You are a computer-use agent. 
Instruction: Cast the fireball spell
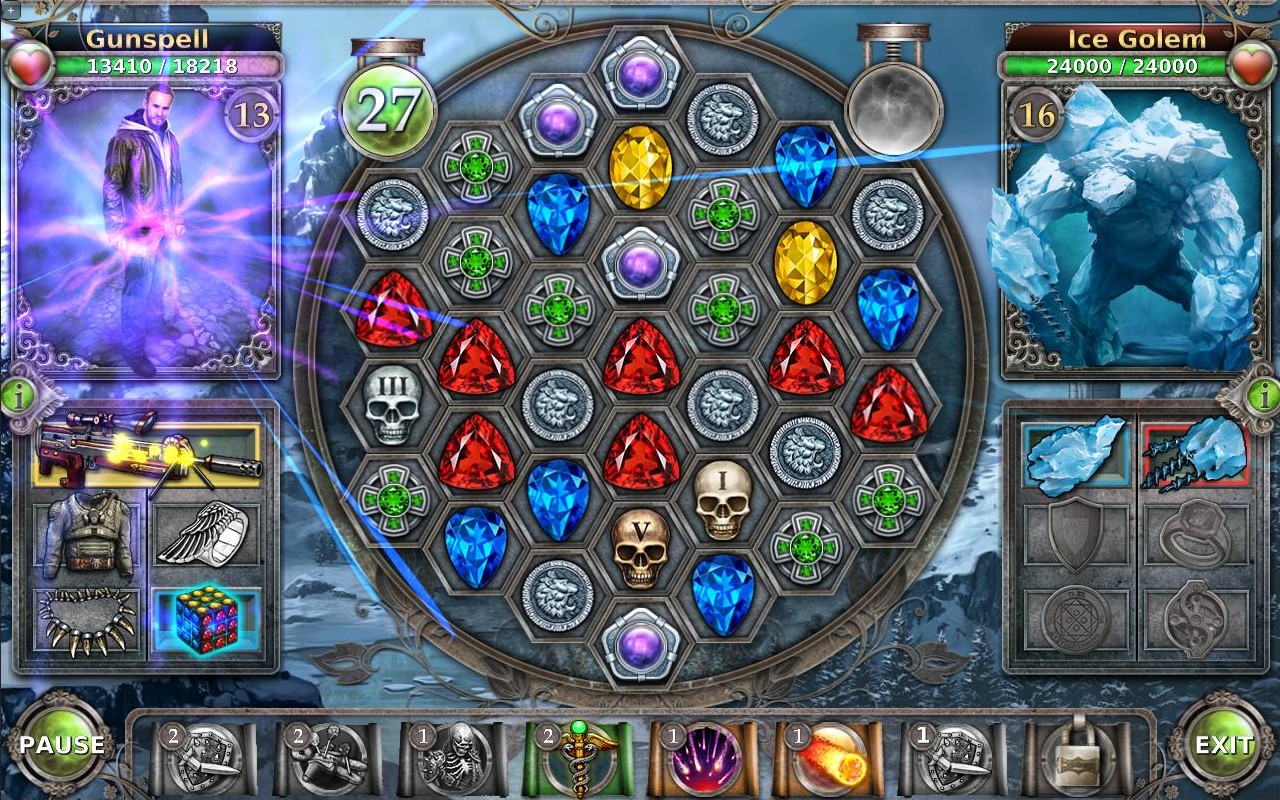pos(828,758)
